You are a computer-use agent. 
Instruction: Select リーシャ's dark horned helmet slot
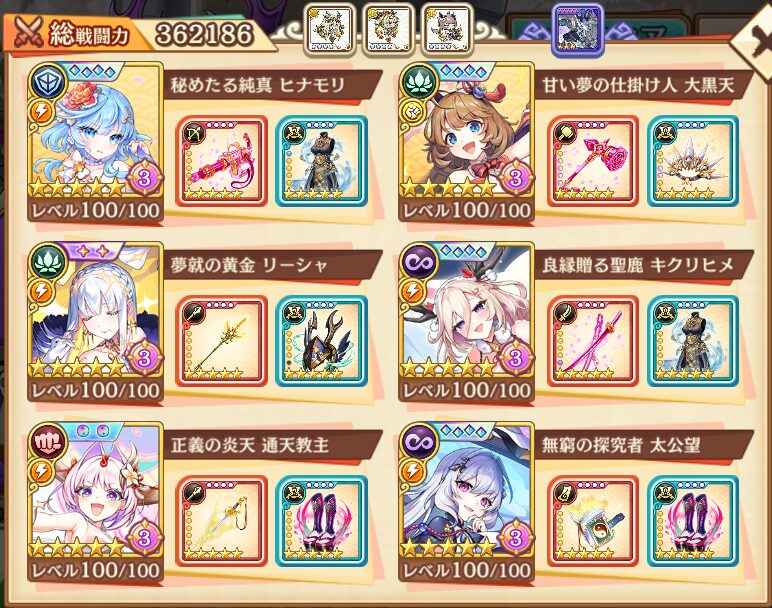click(321, 341)
